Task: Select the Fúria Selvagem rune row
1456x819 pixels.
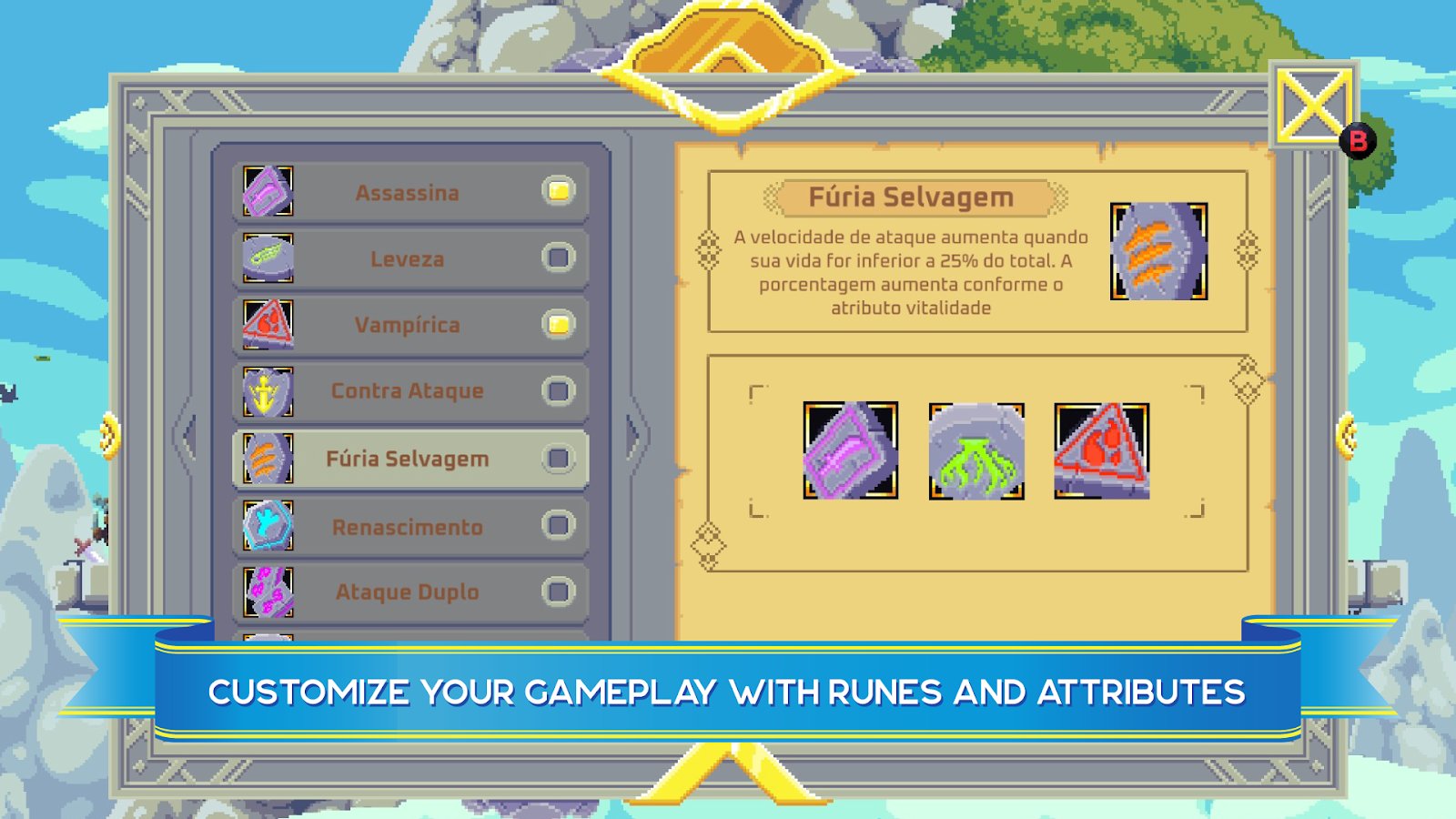Action: [x=407, y=459]
